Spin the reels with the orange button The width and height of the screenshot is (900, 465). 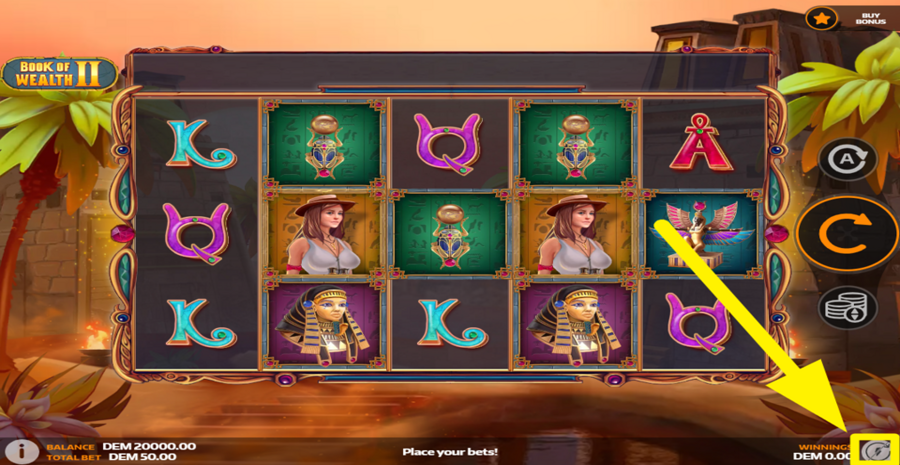coord(848,233)
